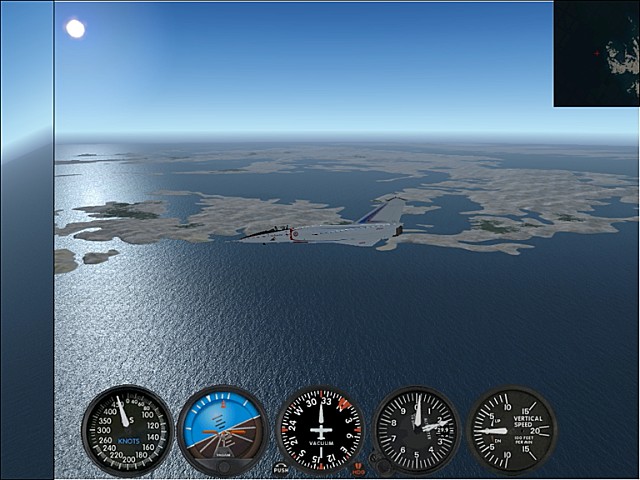Click the altimeter gauge
The image size is (640, 480).
[x=416, y=430]
